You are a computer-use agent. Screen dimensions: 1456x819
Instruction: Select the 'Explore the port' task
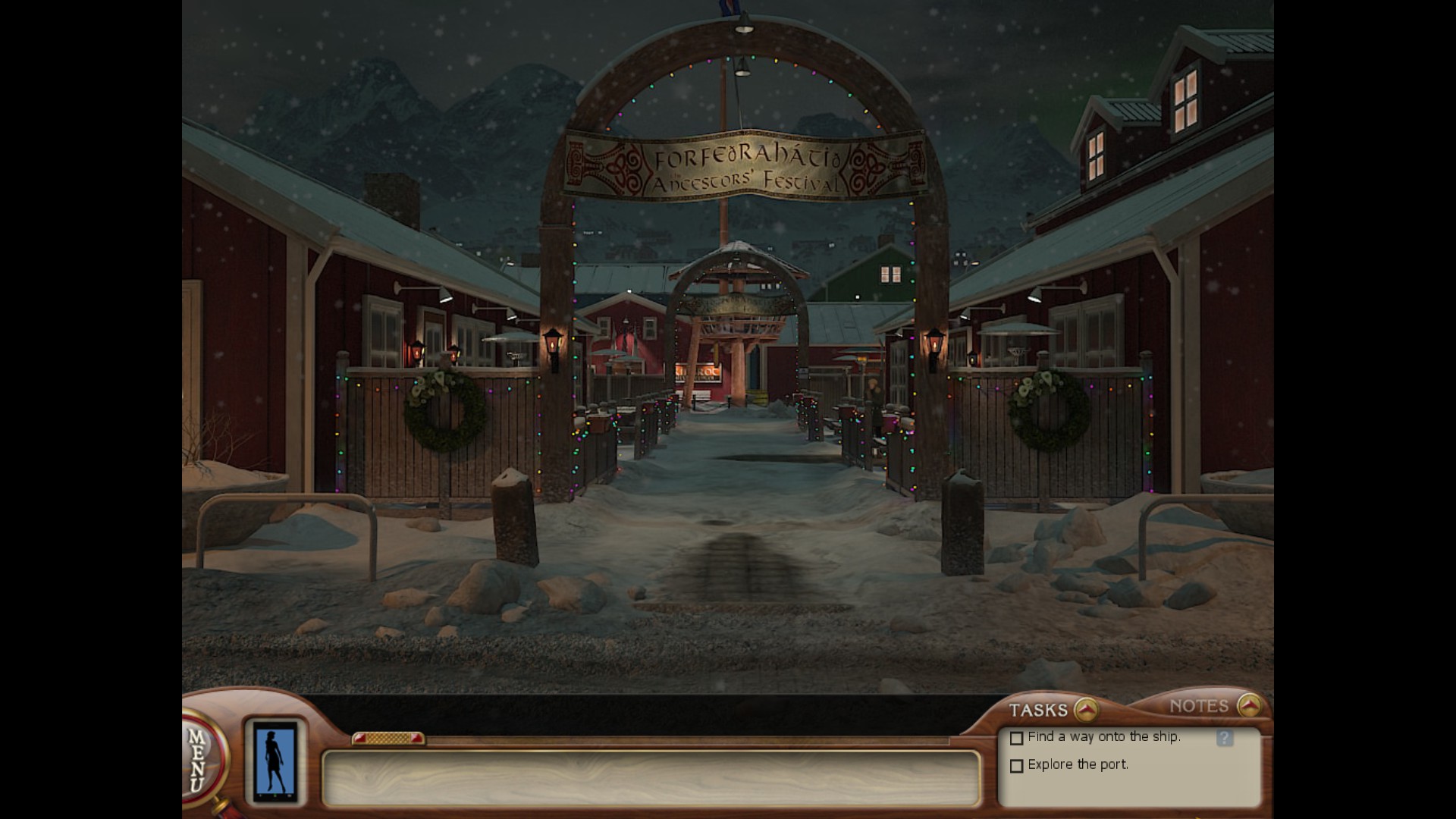[1078, 764]
